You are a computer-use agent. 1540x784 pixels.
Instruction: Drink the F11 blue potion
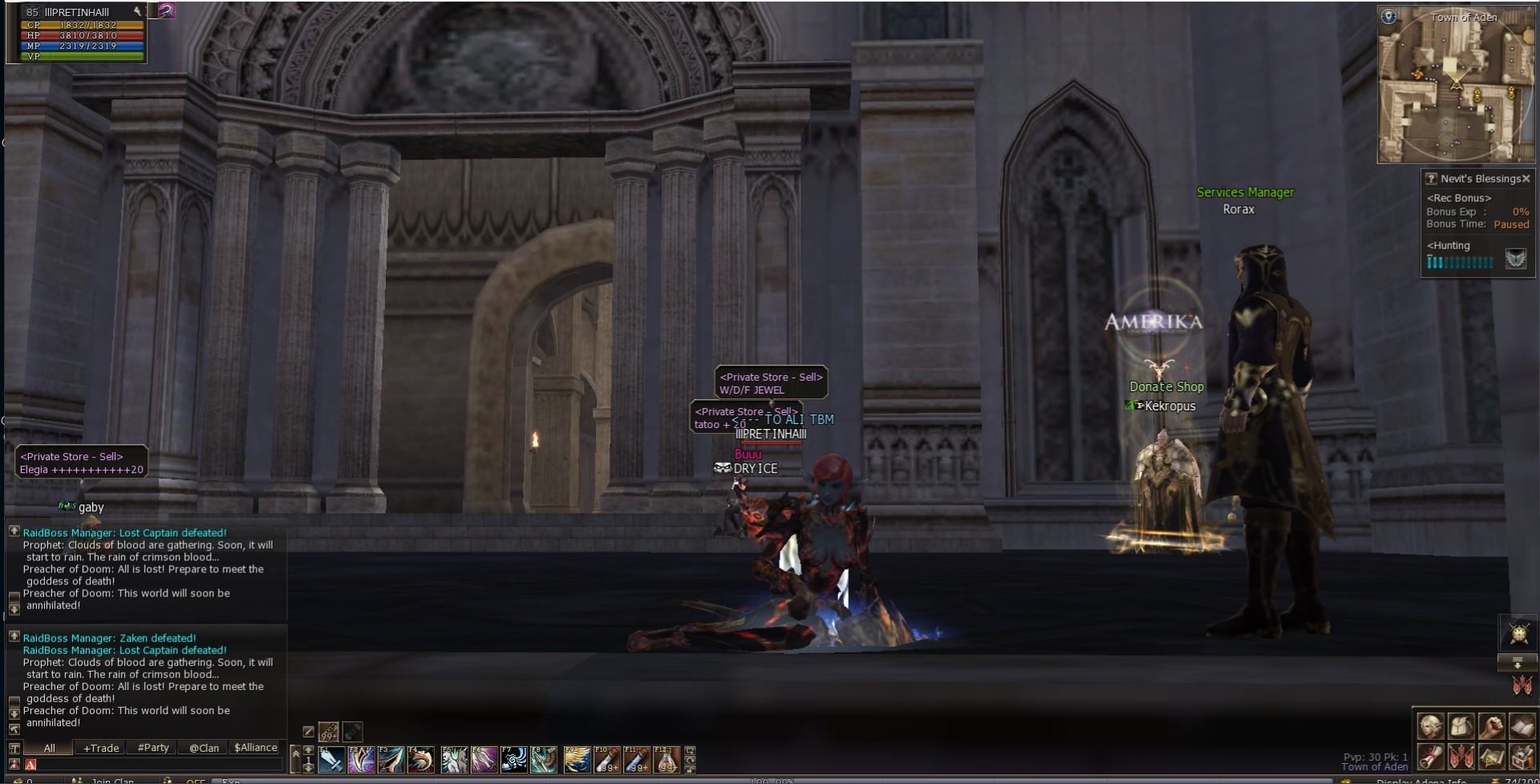636,759
